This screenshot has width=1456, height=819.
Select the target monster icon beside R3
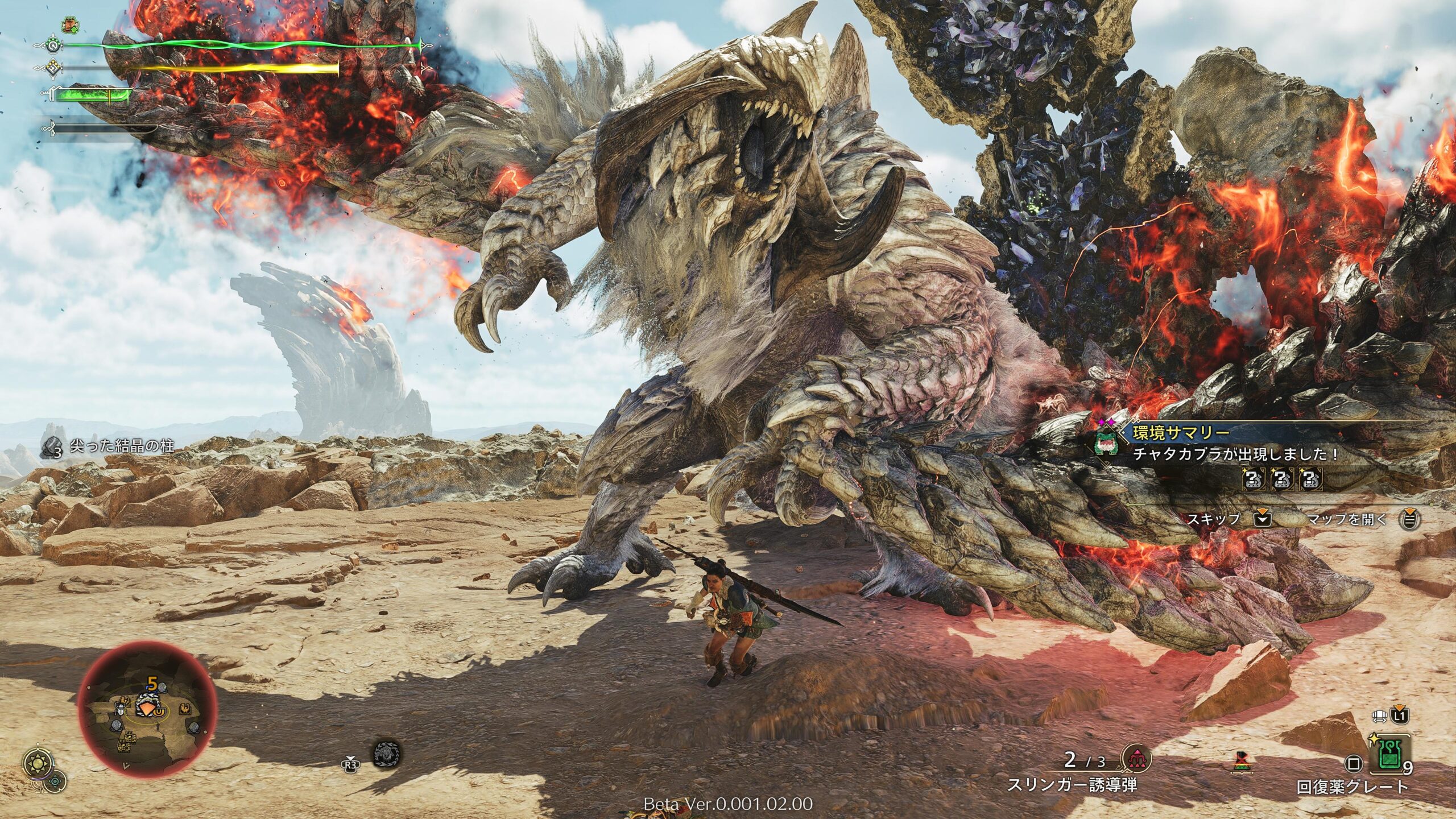pyautogui.click(x=387, y=755)
